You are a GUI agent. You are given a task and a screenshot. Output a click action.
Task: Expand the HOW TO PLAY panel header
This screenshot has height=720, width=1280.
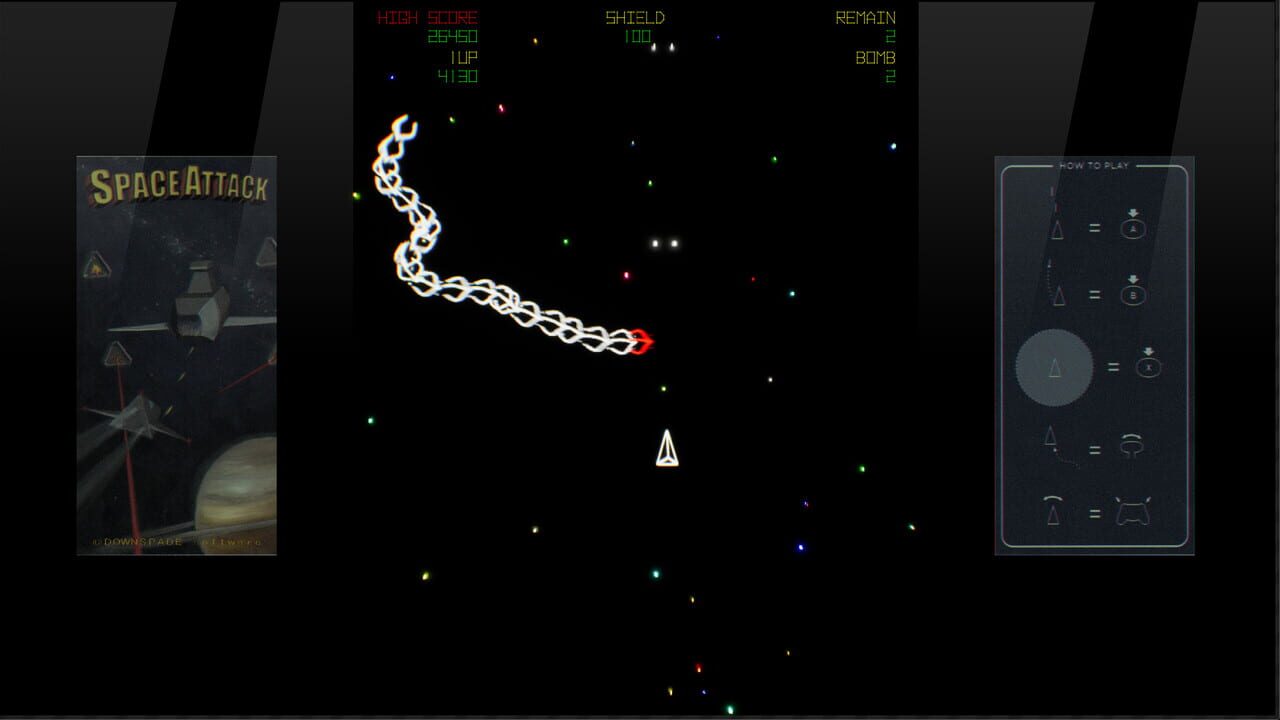click(x=1095, y=163)
